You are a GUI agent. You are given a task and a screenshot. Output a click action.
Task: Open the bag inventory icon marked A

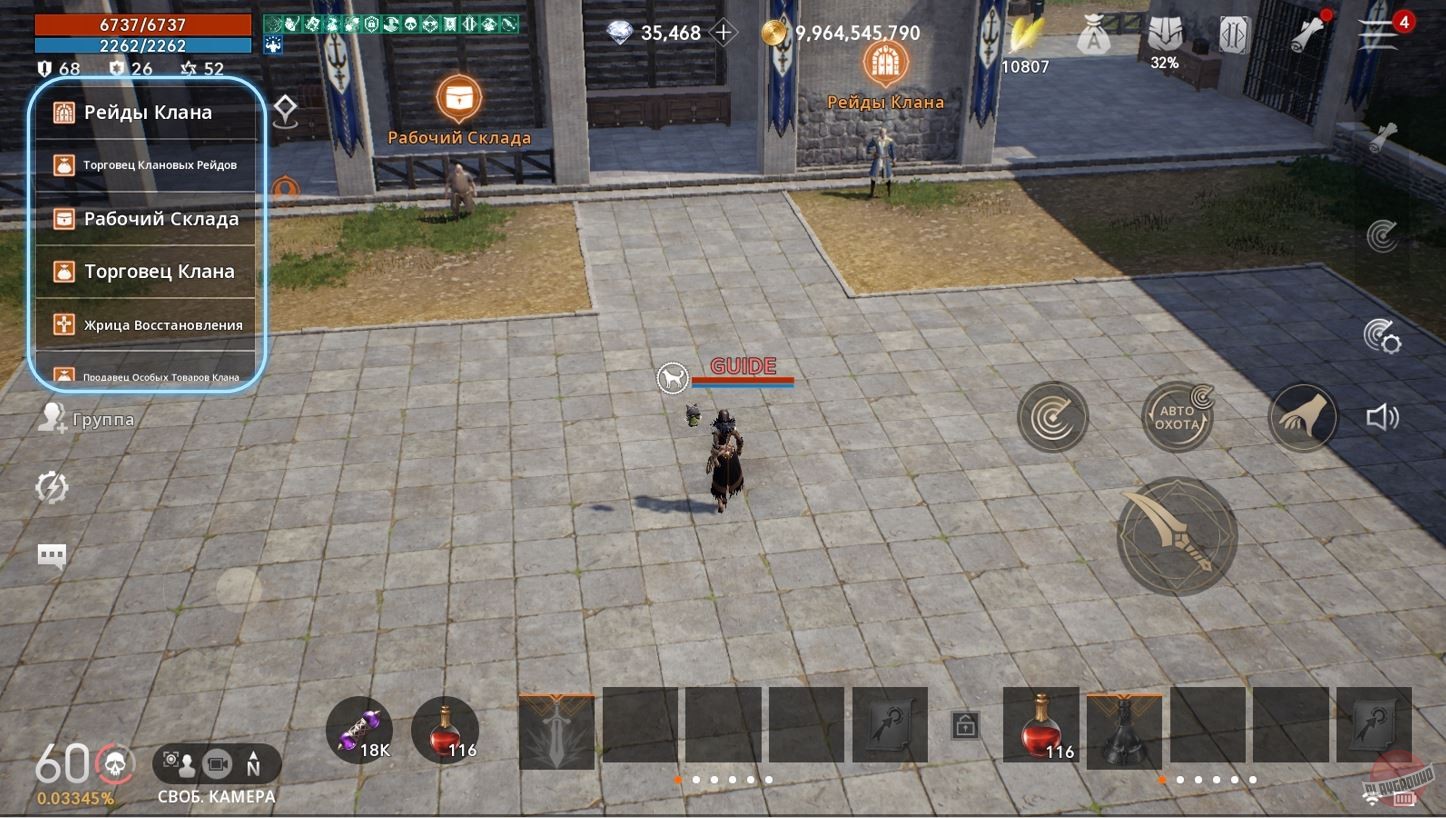point(1095,32)
